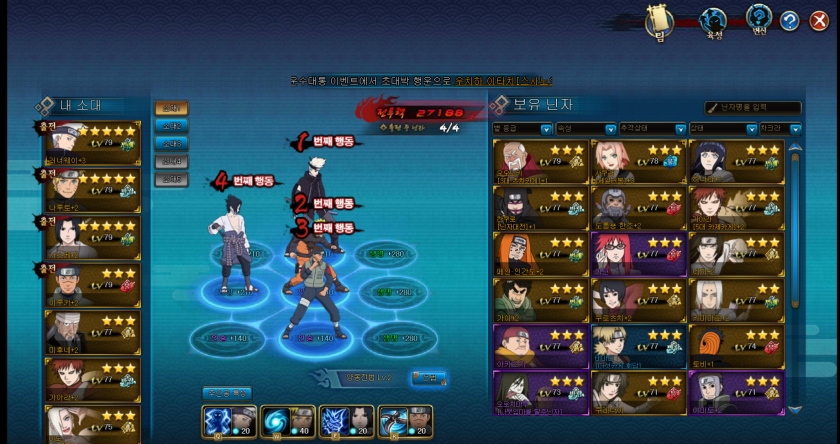This screenshot has width=840, height=444.
Task: Switch to squad 1 tab
Action: point(171,108)
